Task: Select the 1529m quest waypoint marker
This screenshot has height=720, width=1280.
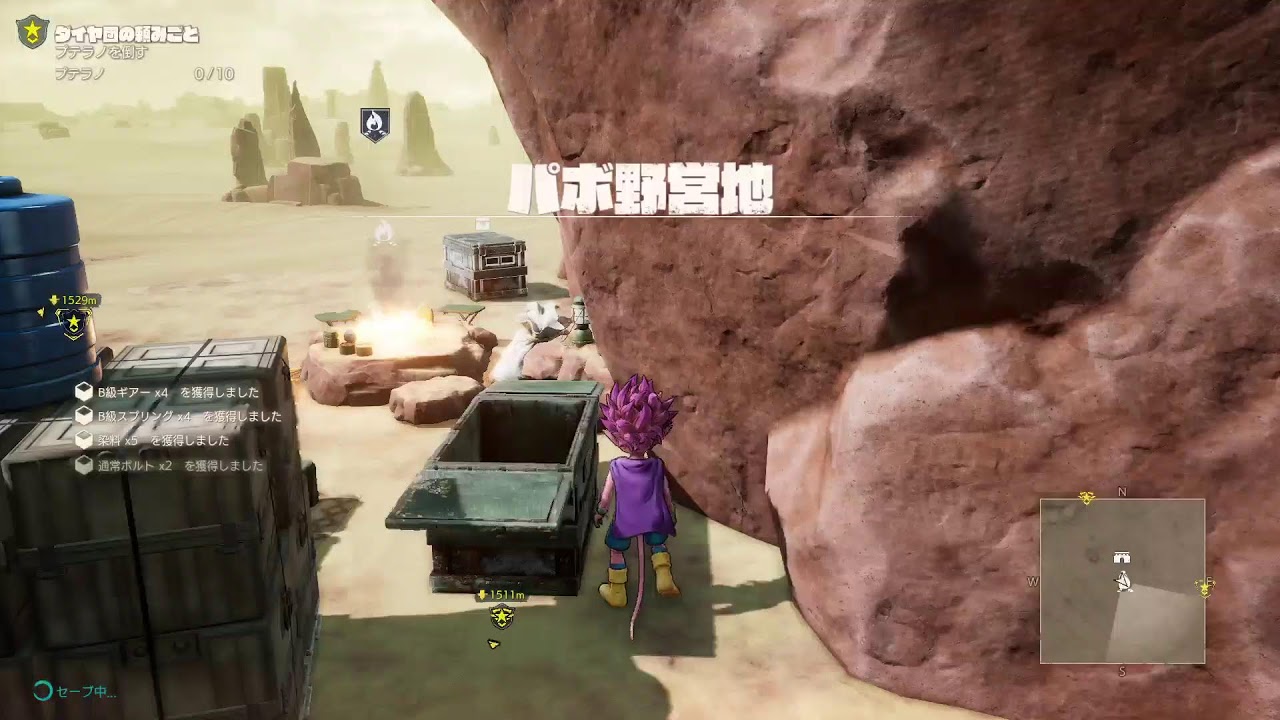Action: click(74, 323)
